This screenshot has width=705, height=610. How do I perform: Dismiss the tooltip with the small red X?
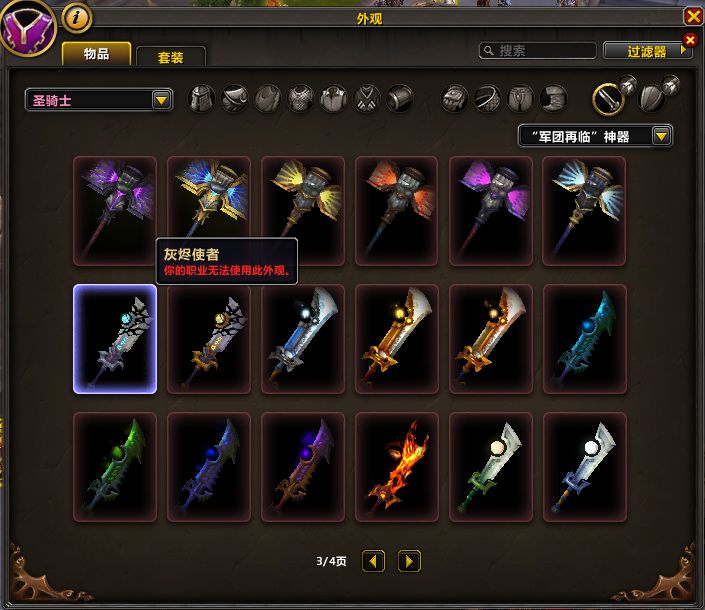coord(689,40)
